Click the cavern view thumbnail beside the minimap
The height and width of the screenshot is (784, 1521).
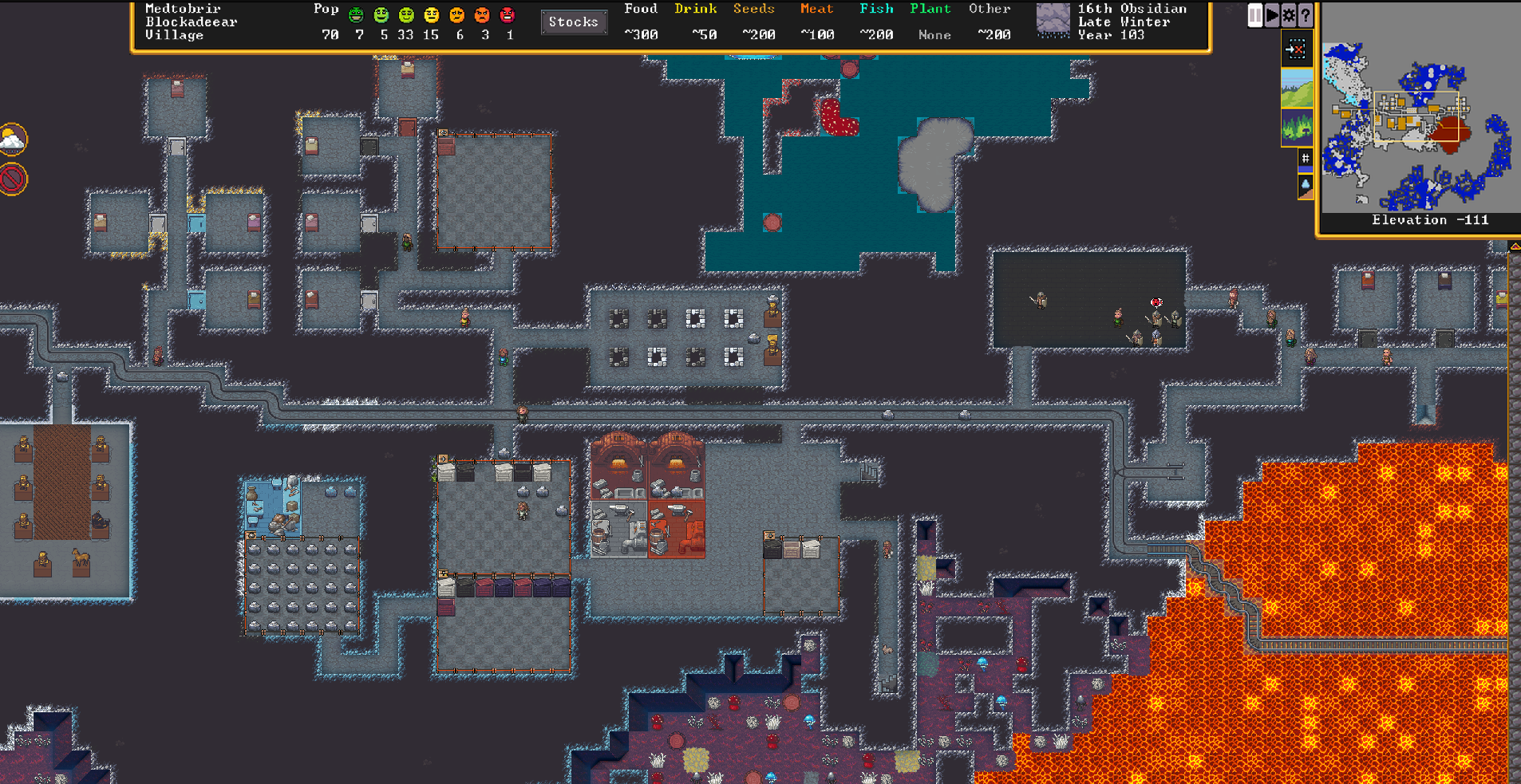point(1298,125)
